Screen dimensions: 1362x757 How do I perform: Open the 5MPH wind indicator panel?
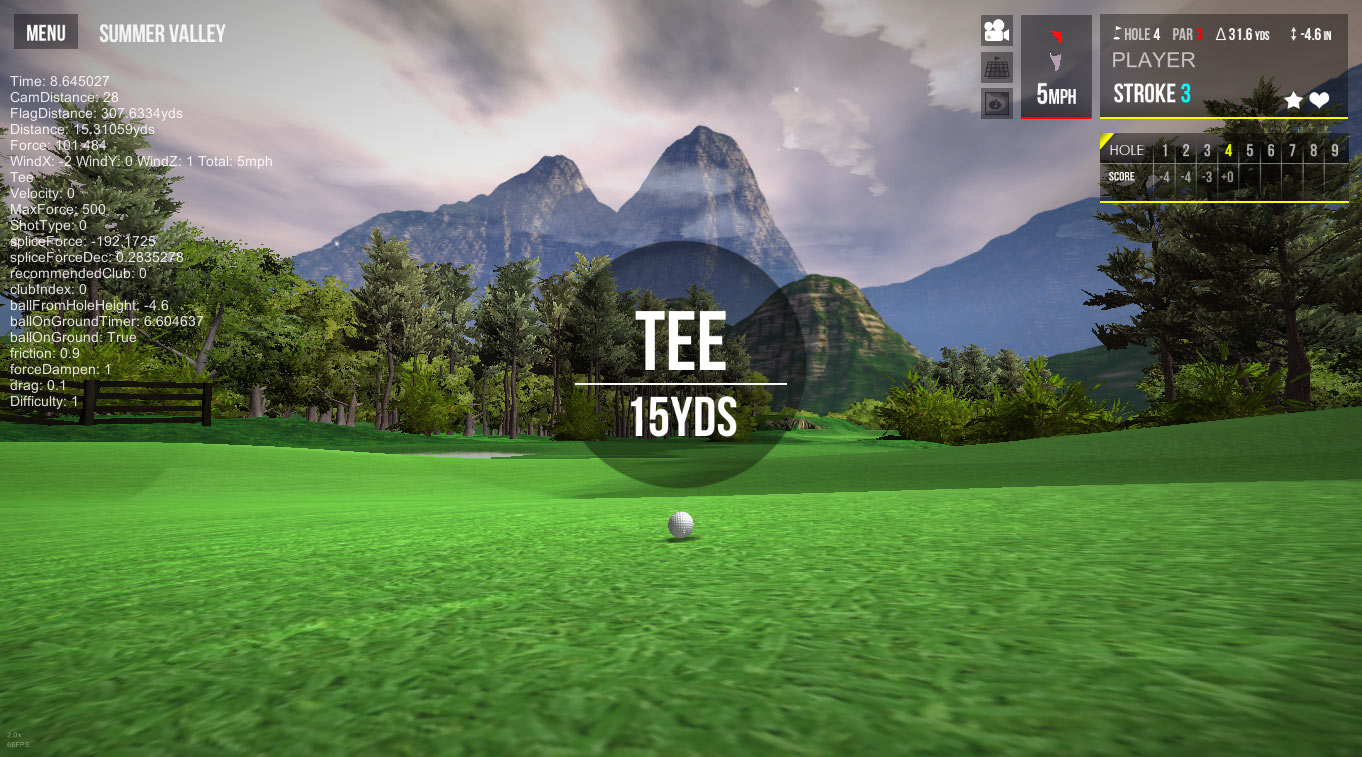tap(1056, 67)
